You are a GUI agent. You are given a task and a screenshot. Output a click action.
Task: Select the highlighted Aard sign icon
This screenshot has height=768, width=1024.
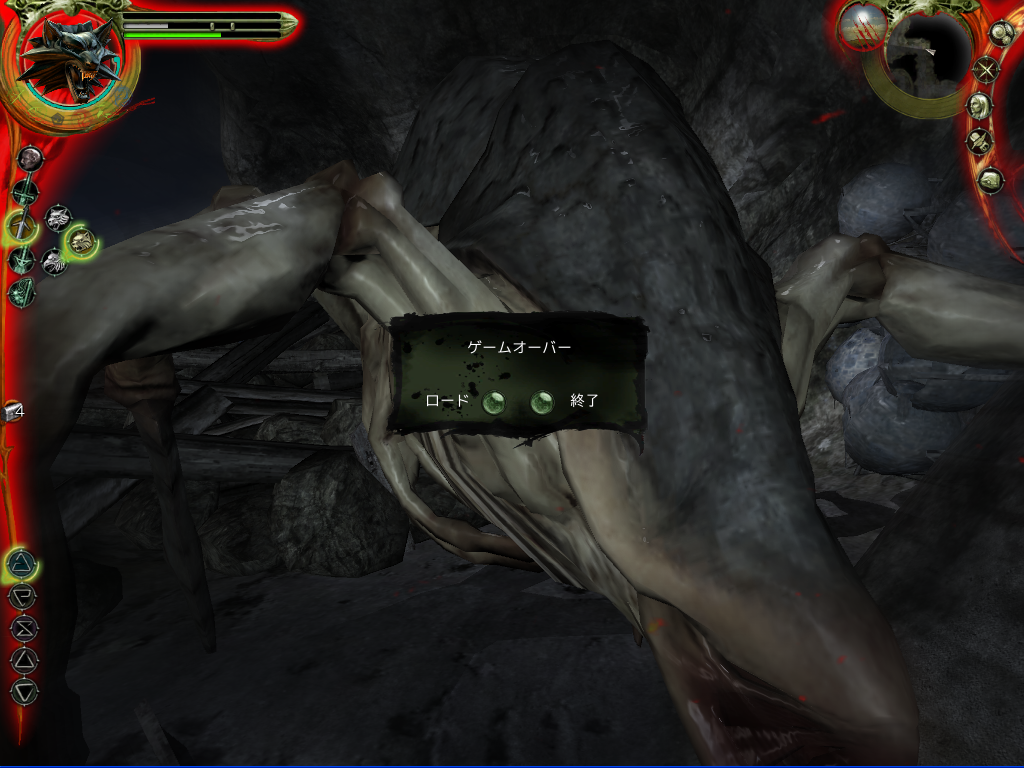(21, 566)
